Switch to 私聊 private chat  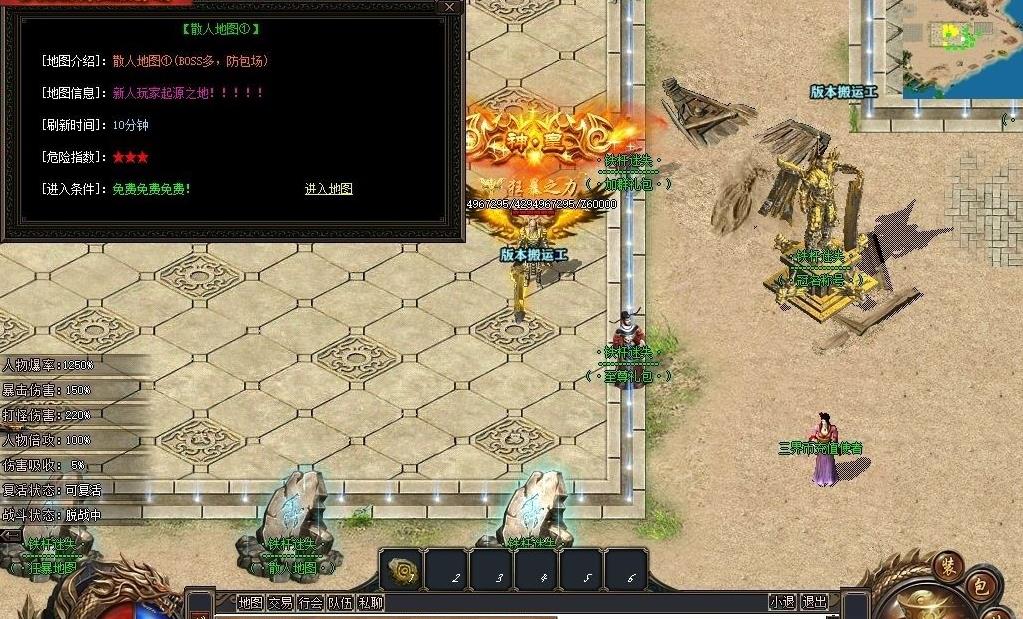coord(371,602)
